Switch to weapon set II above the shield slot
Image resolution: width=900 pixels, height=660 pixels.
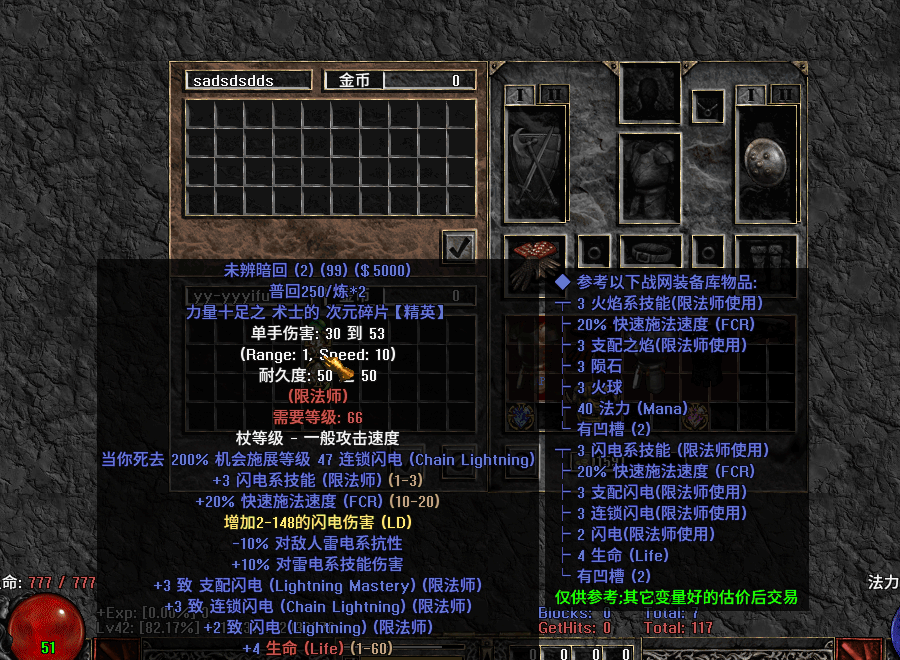pyautogui.click(x=784, y=95)
